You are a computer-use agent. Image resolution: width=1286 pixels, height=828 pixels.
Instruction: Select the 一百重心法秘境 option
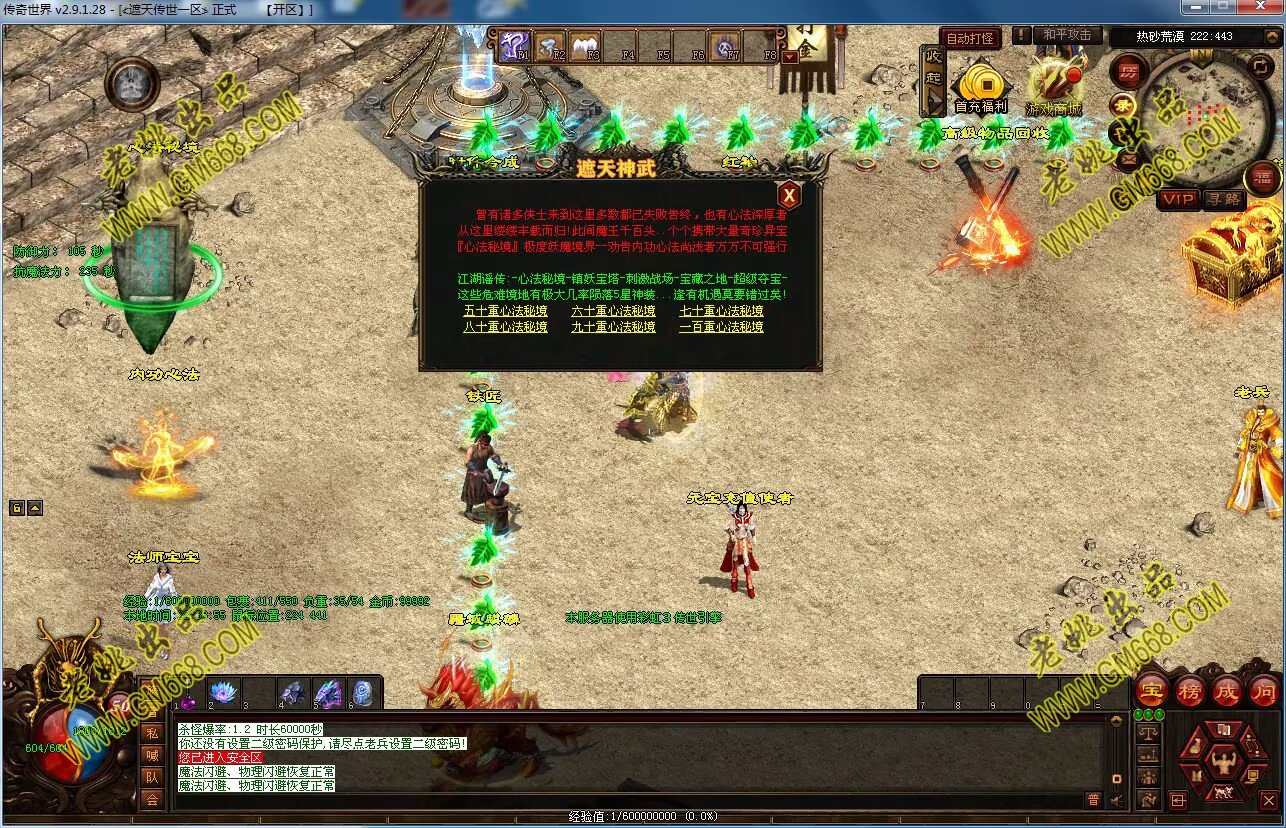coord(721,327)
